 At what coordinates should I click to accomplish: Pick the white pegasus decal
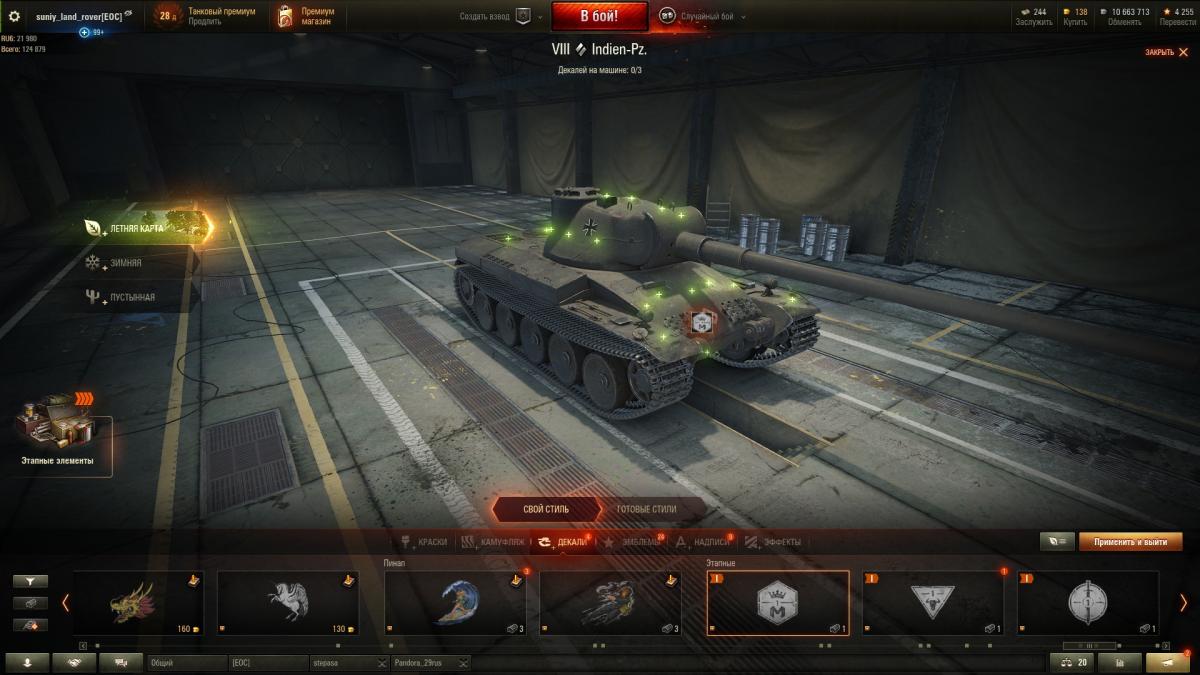coord(288,603)
